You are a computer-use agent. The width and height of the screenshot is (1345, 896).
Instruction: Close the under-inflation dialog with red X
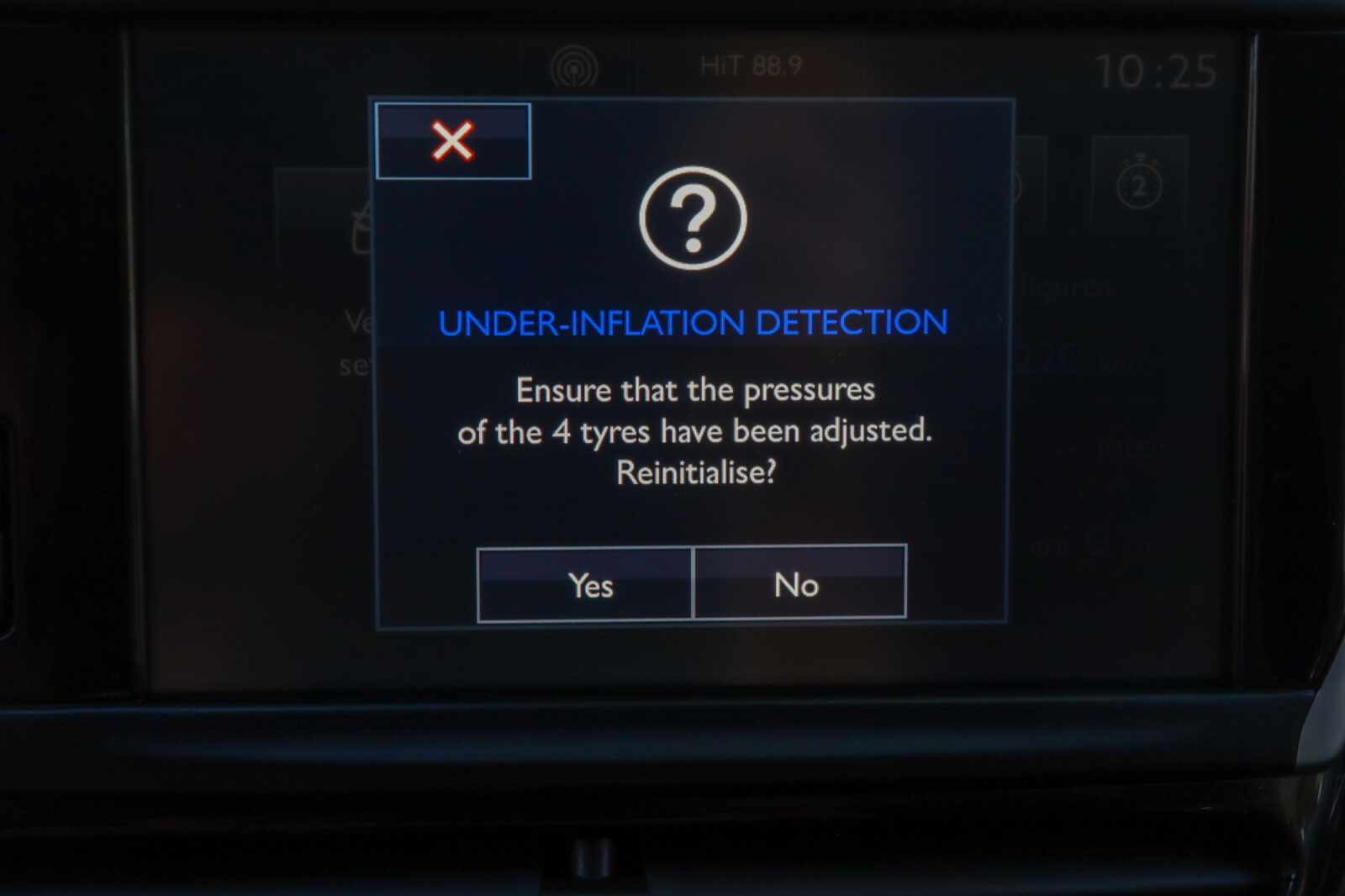453,141
